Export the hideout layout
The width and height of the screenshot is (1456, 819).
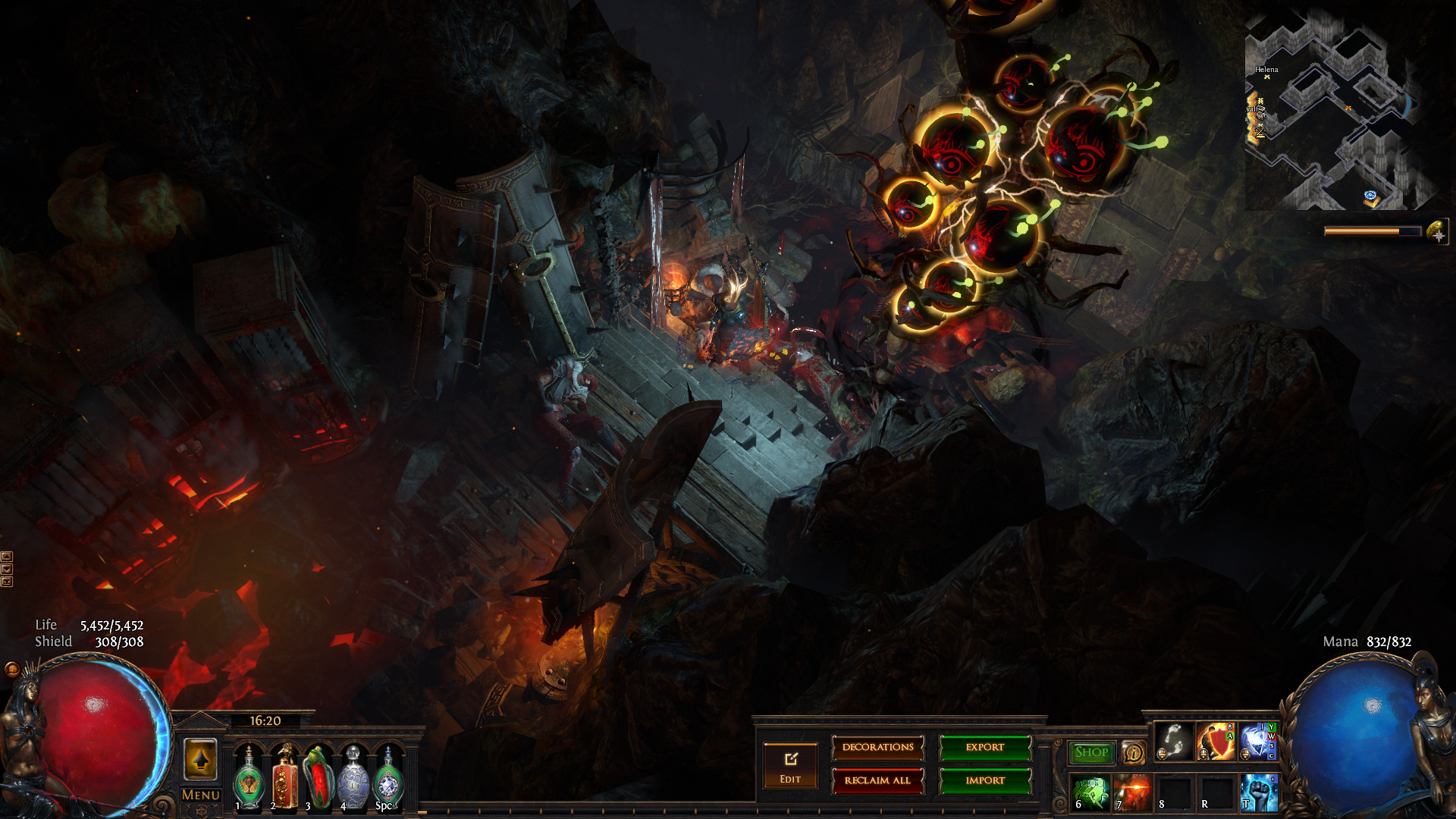[x=985, y=748]
